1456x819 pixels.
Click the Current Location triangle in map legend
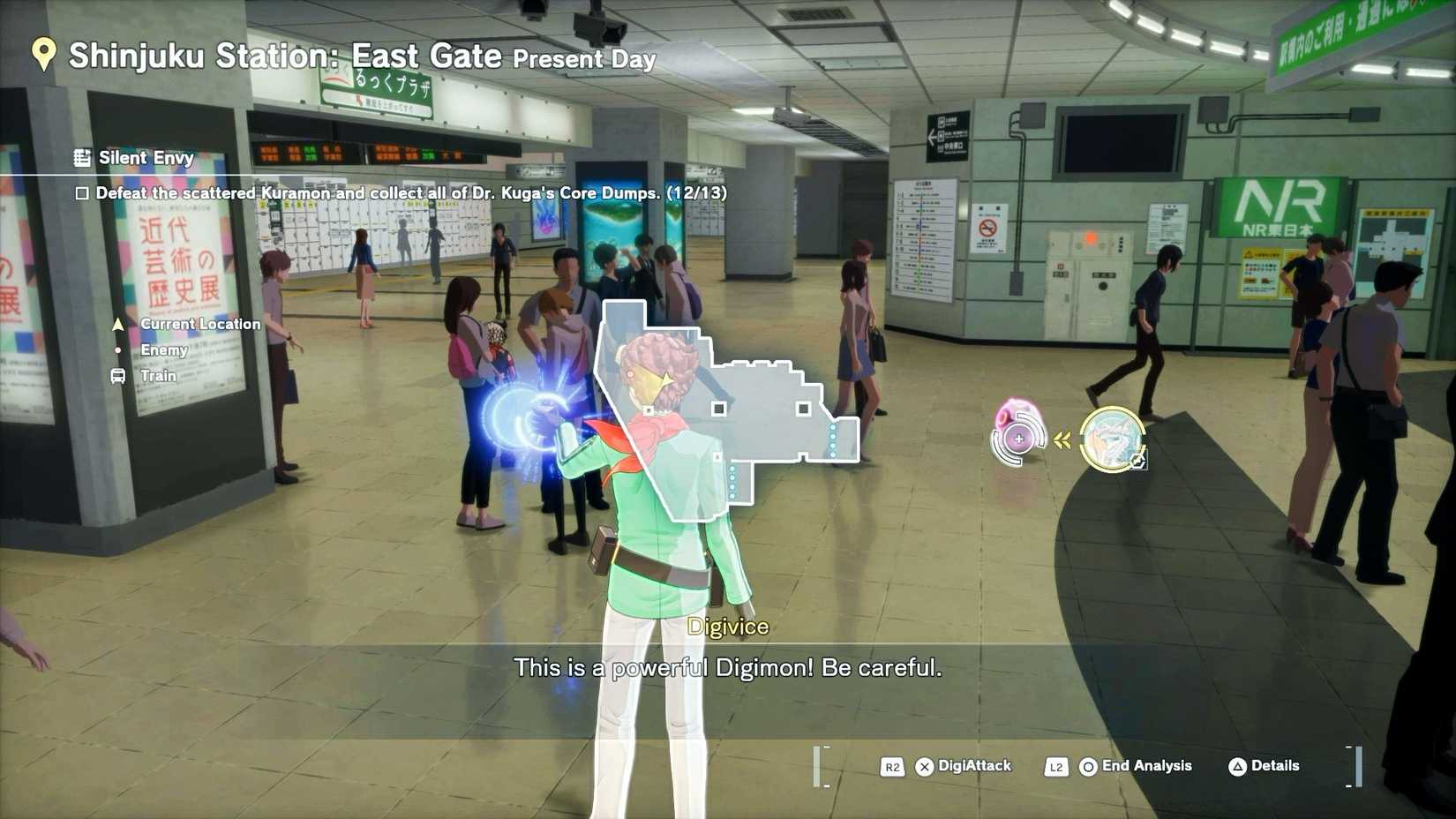[117, 324]
